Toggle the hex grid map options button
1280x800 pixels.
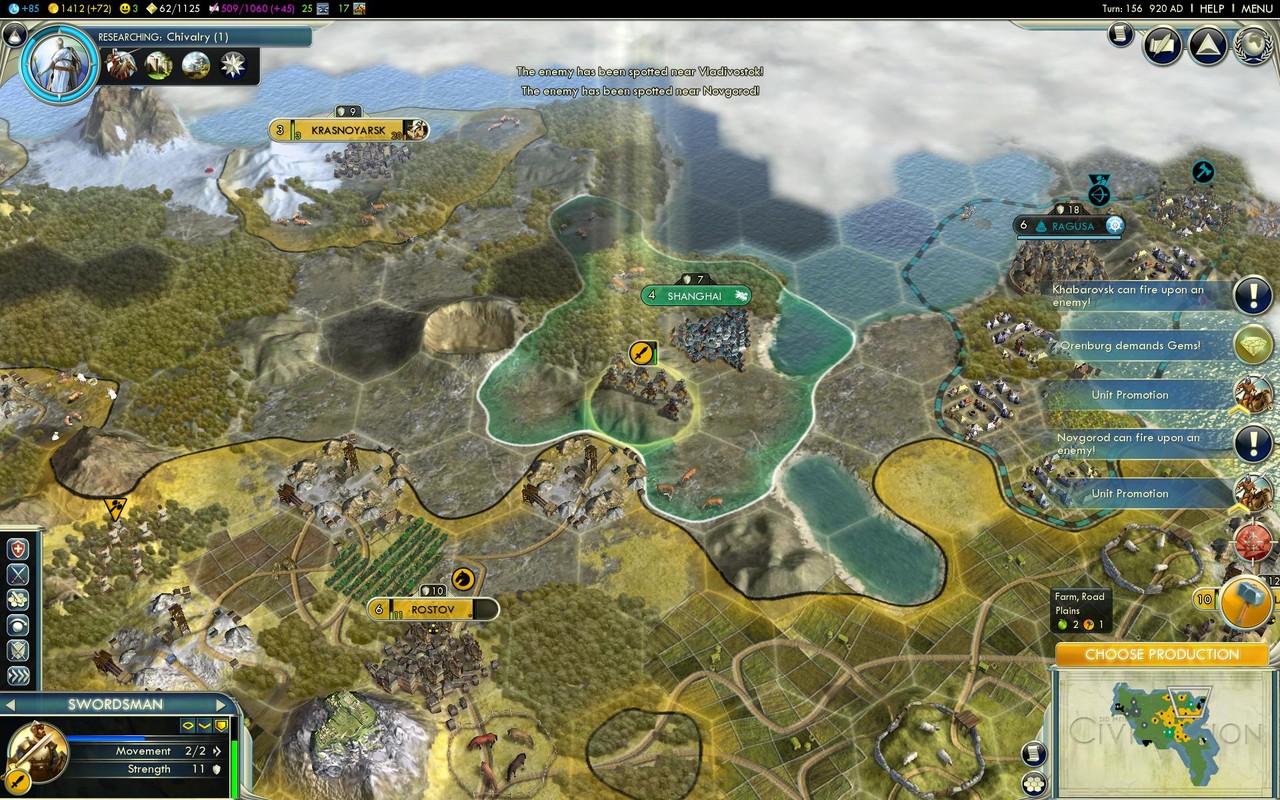pyautogui.click(x=1034, y=783)
